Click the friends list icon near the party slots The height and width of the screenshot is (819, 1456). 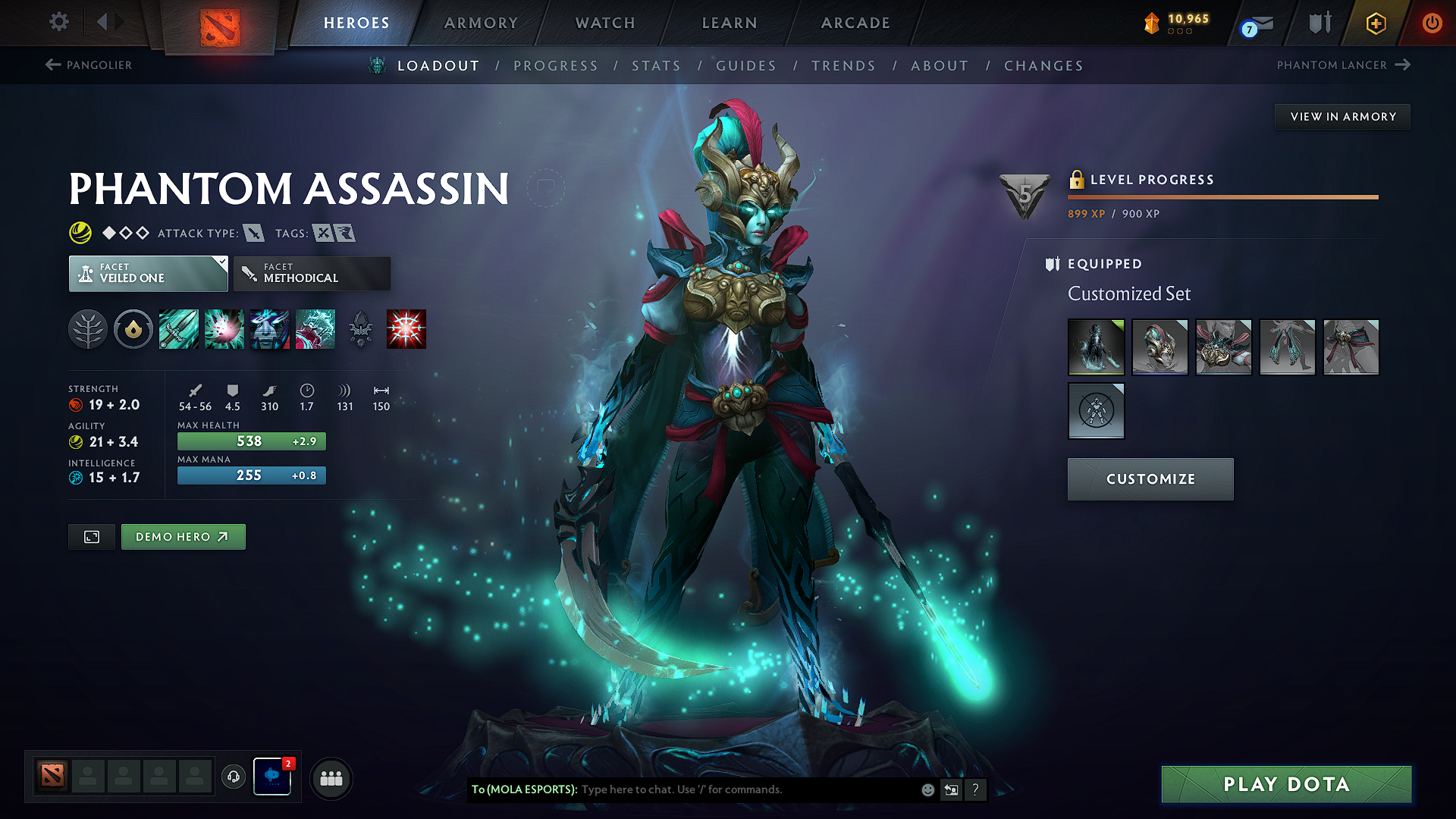tap(331, 778)
